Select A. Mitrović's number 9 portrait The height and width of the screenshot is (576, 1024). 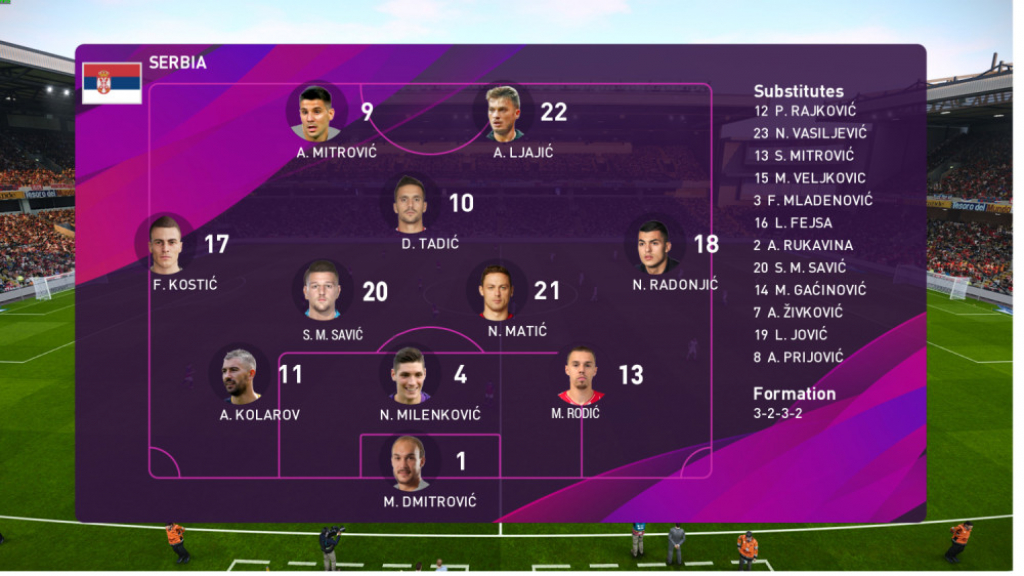coord(315,112)
